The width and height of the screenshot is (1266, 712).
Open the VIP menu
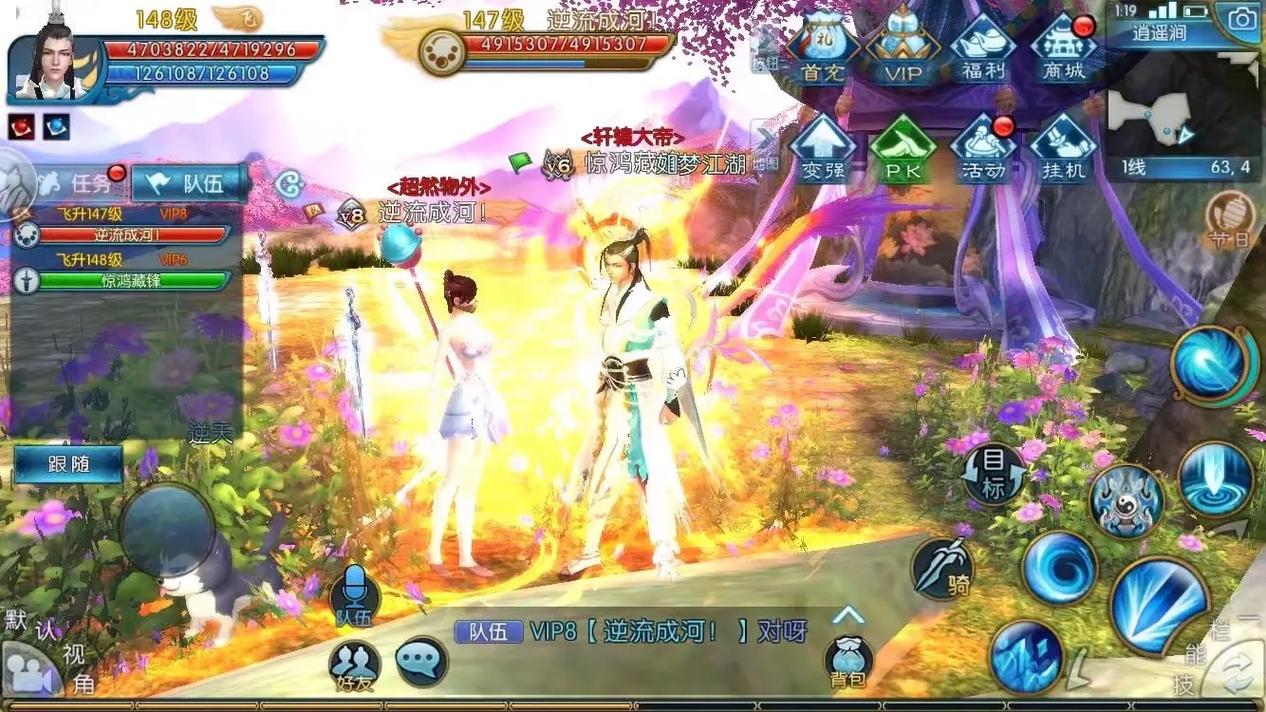pyautogui.click(x=902, y=50)
